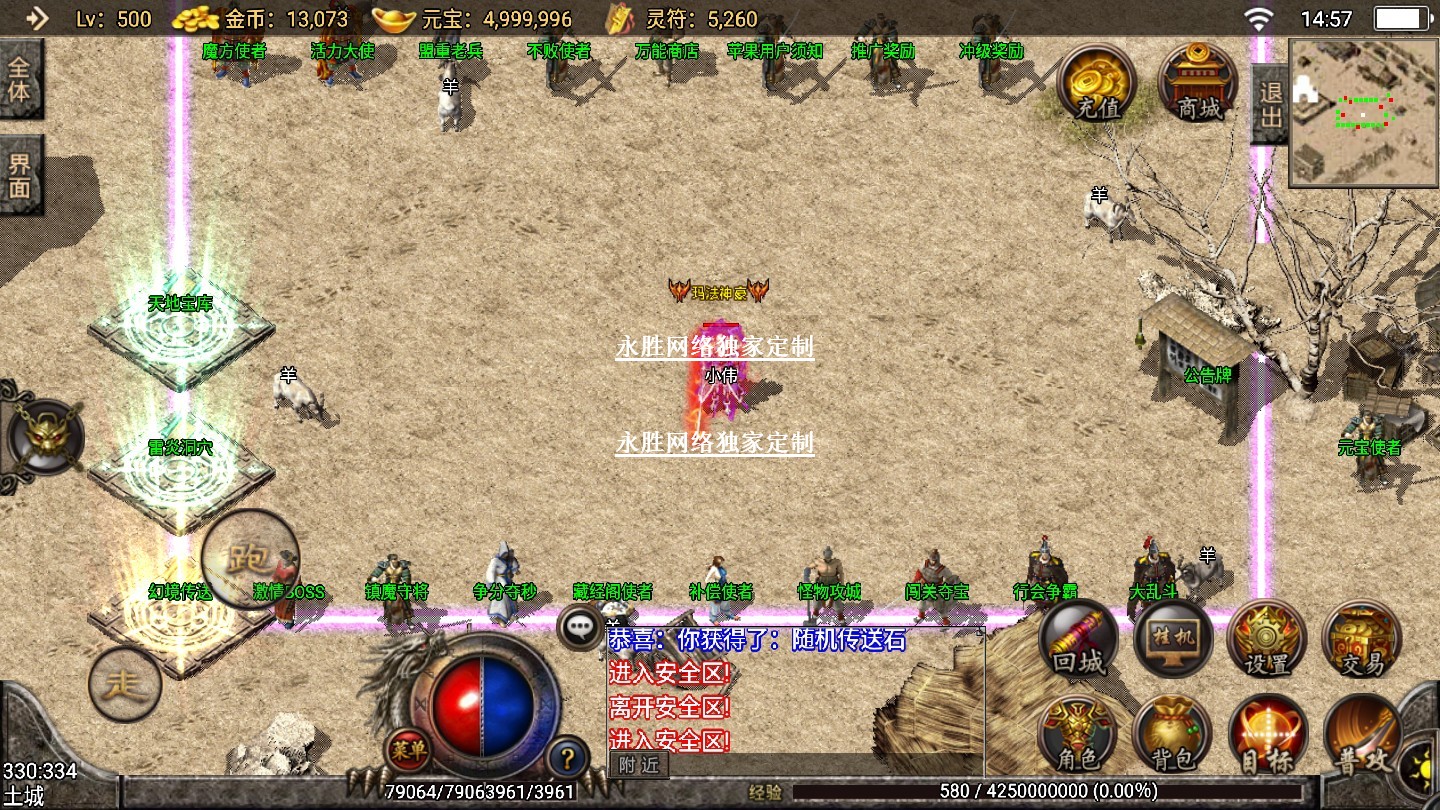The image size is (1440, 810).
Task: Open the 商城 mall
Action: point(1198,82)
